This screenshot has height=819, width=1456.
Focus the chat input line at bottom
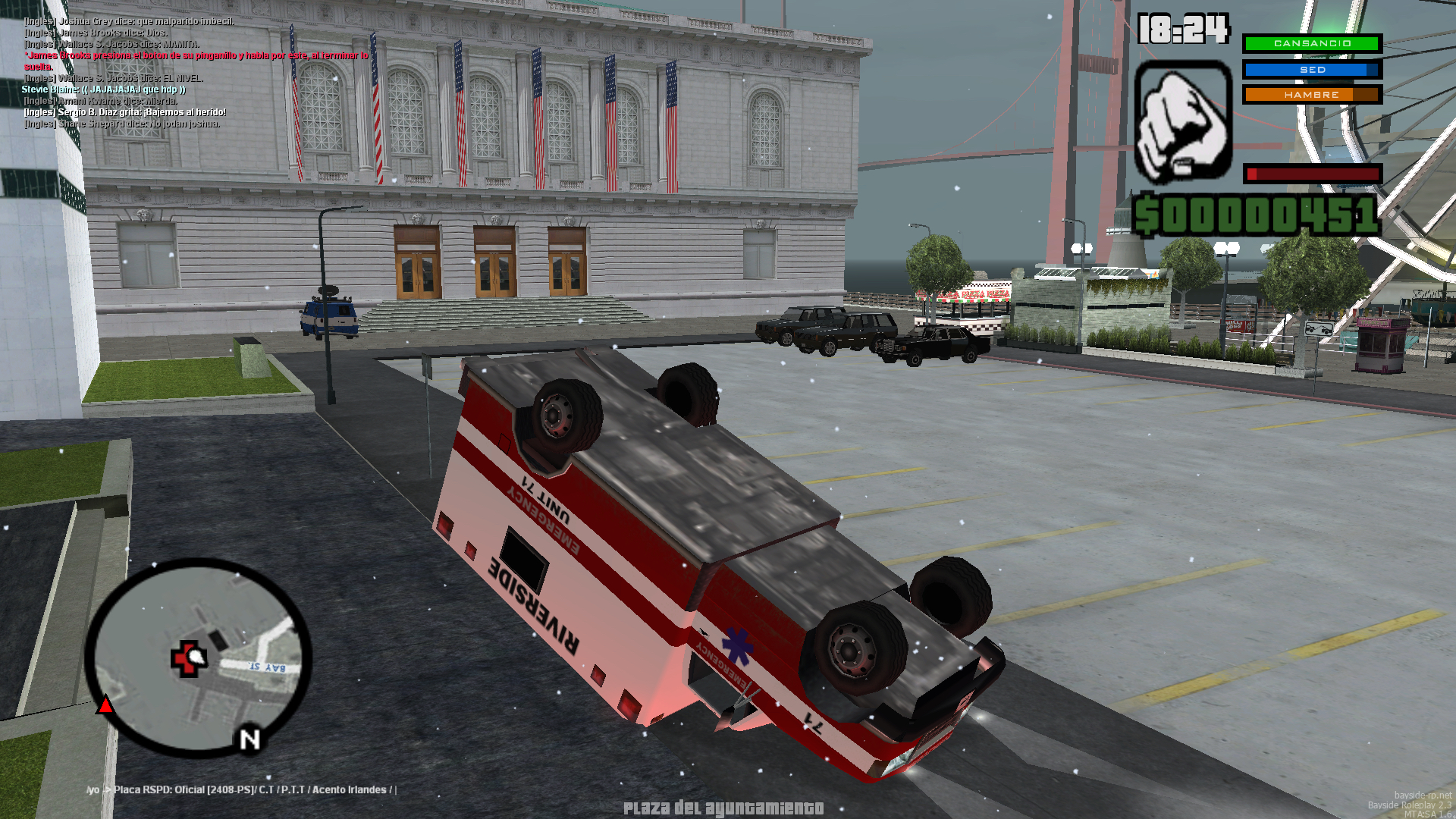click(x=243, y=789)
